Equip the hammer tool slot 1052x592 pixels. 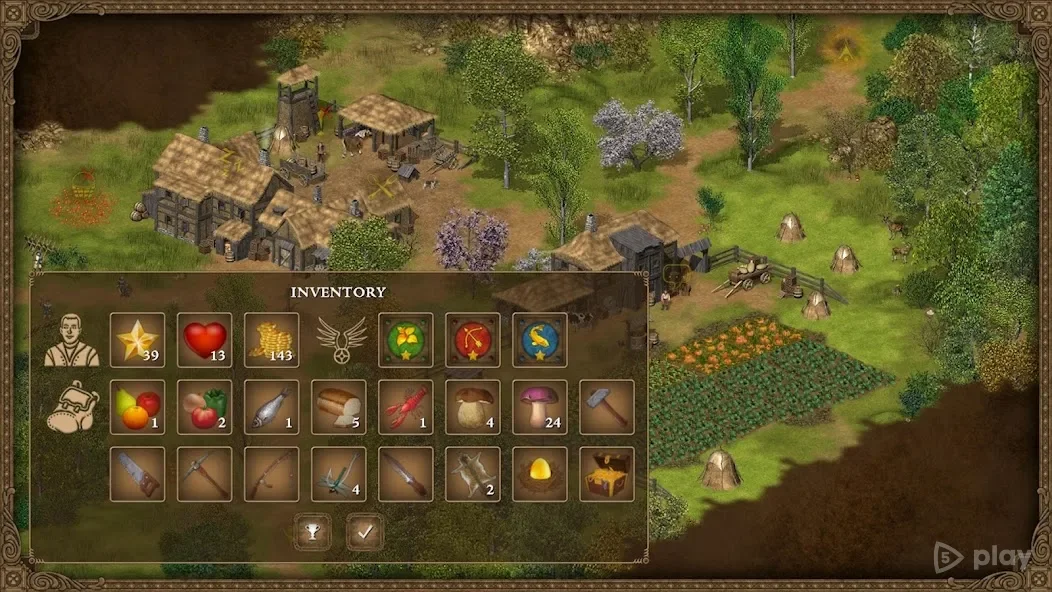[606, 406]
